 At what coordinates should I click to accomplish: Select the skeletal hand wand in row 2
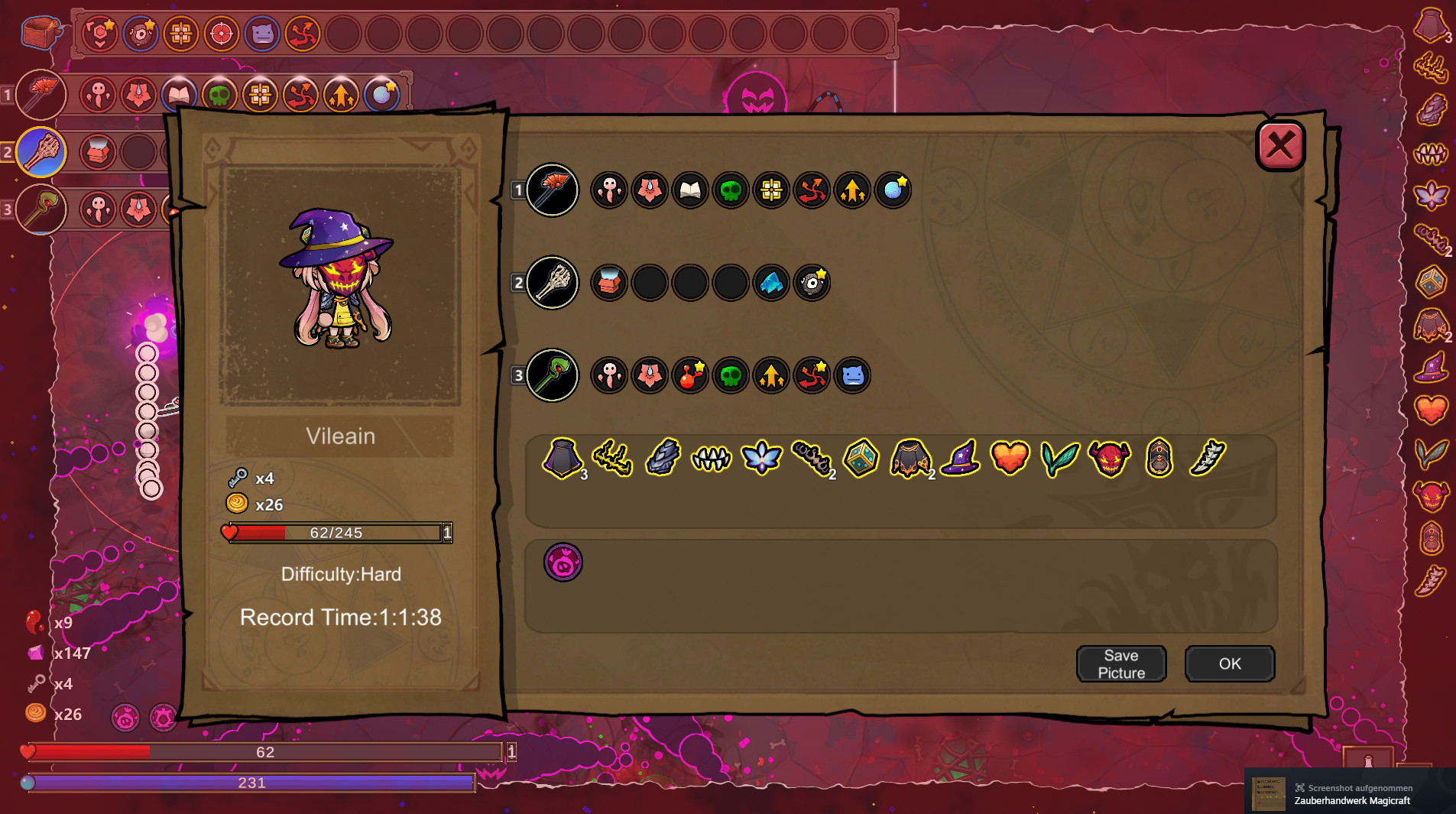coord(553,282)
